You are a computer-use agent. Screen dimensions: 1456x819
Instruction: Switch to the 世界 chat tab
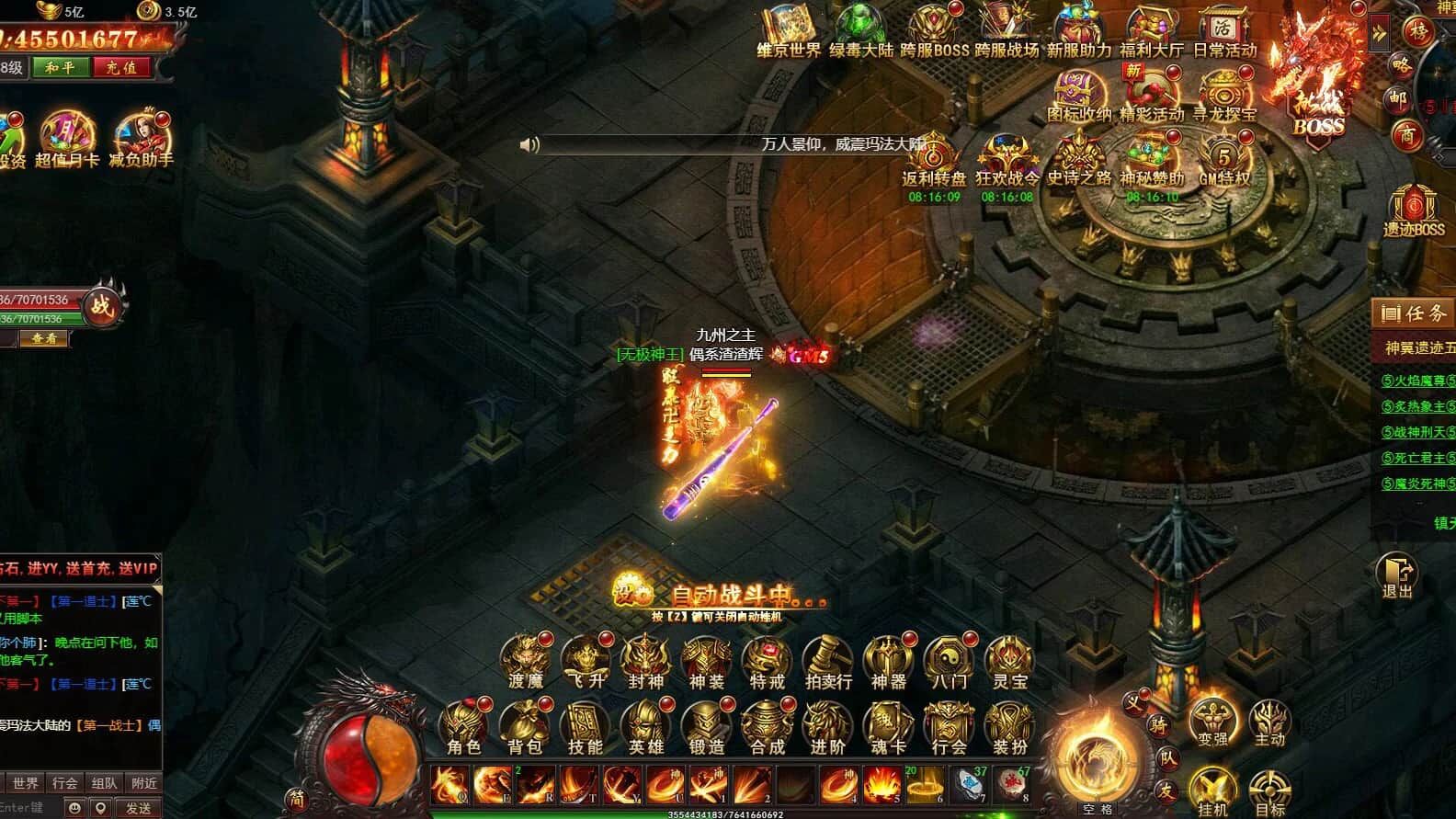(x=26, y=783)
